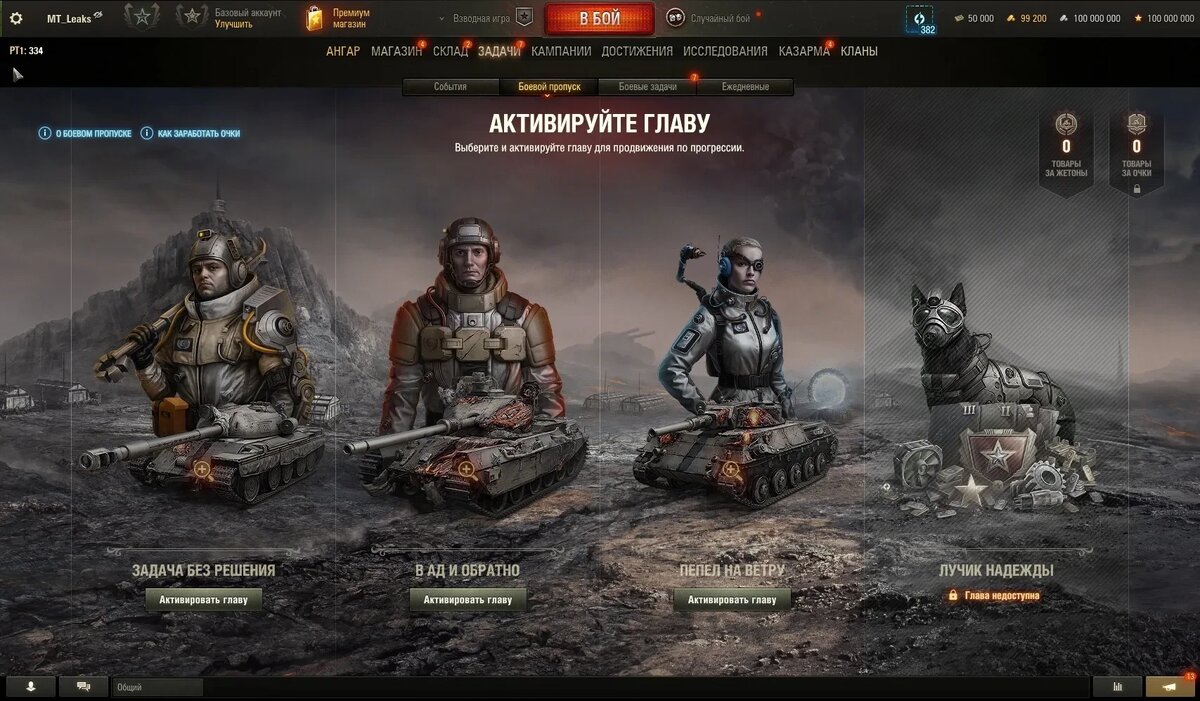Activate the В ад и обратно chapter
Image resolution: width=1200 pixels, height=701 pixels.
[x=467, y=600]
